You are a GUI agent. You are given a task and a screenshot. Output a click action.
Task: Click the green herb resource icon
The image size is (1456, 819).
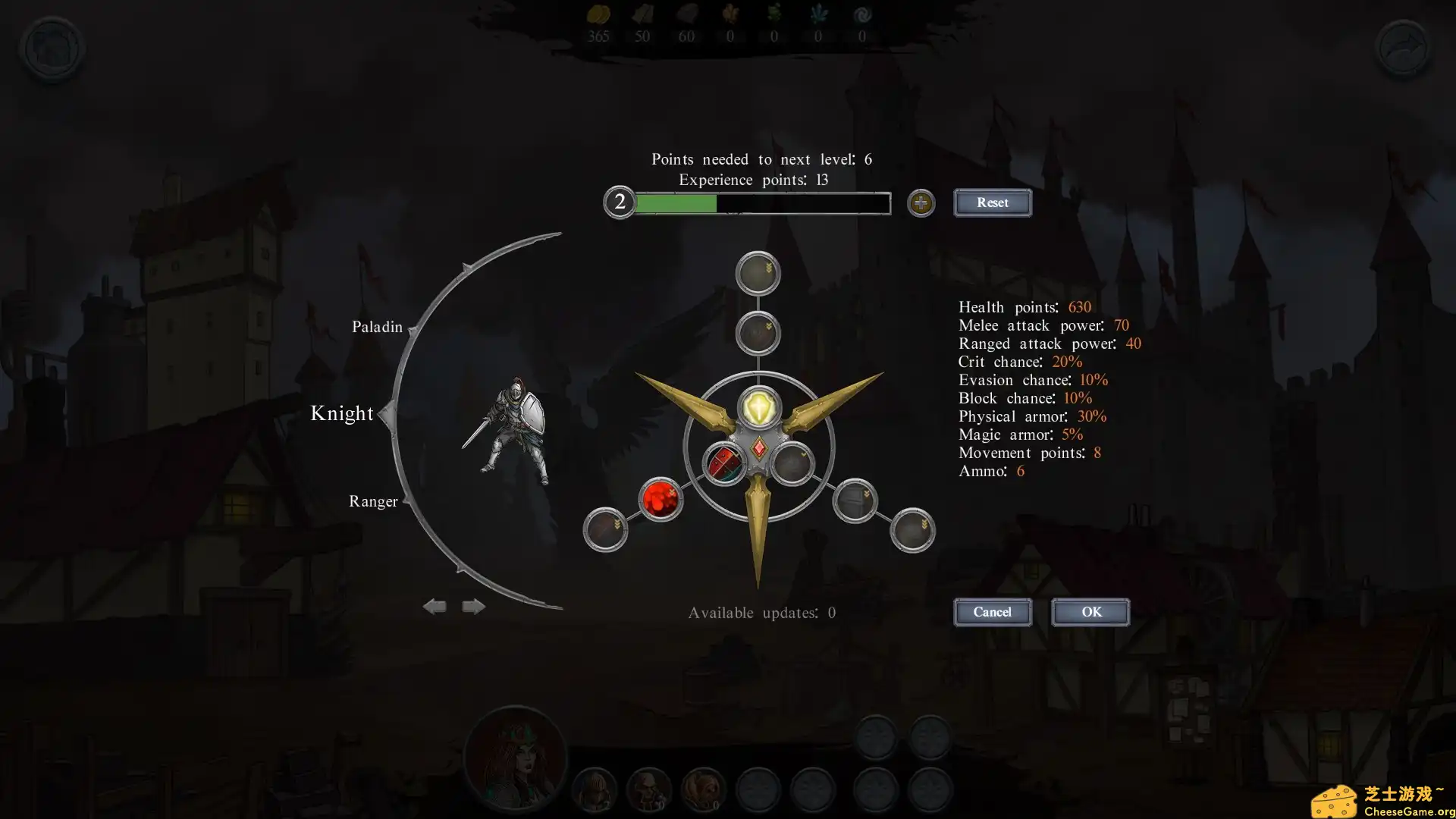[774, 15]
